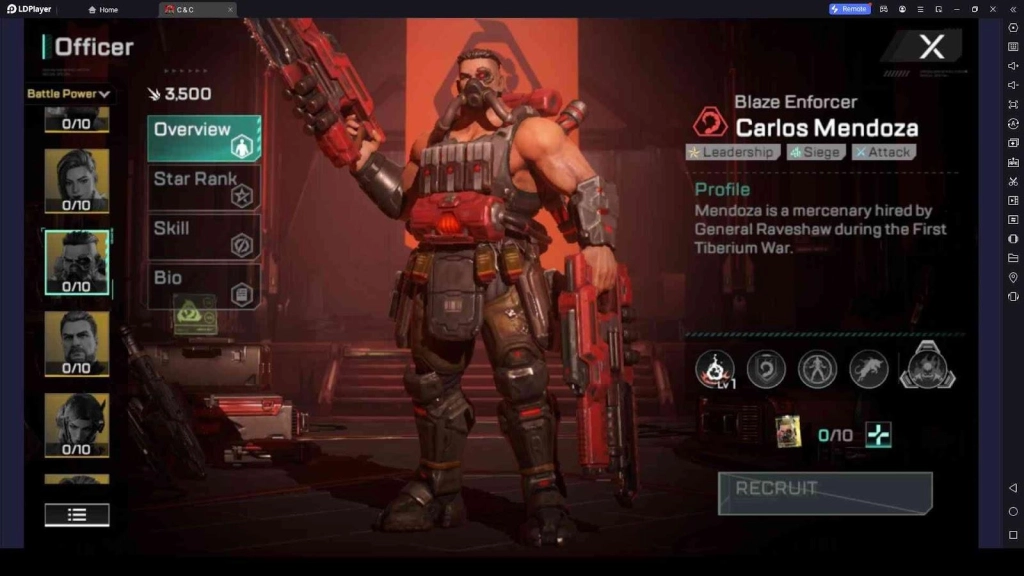View the Bio tab
Viewport: 1024px width, 576px height.
204,285
